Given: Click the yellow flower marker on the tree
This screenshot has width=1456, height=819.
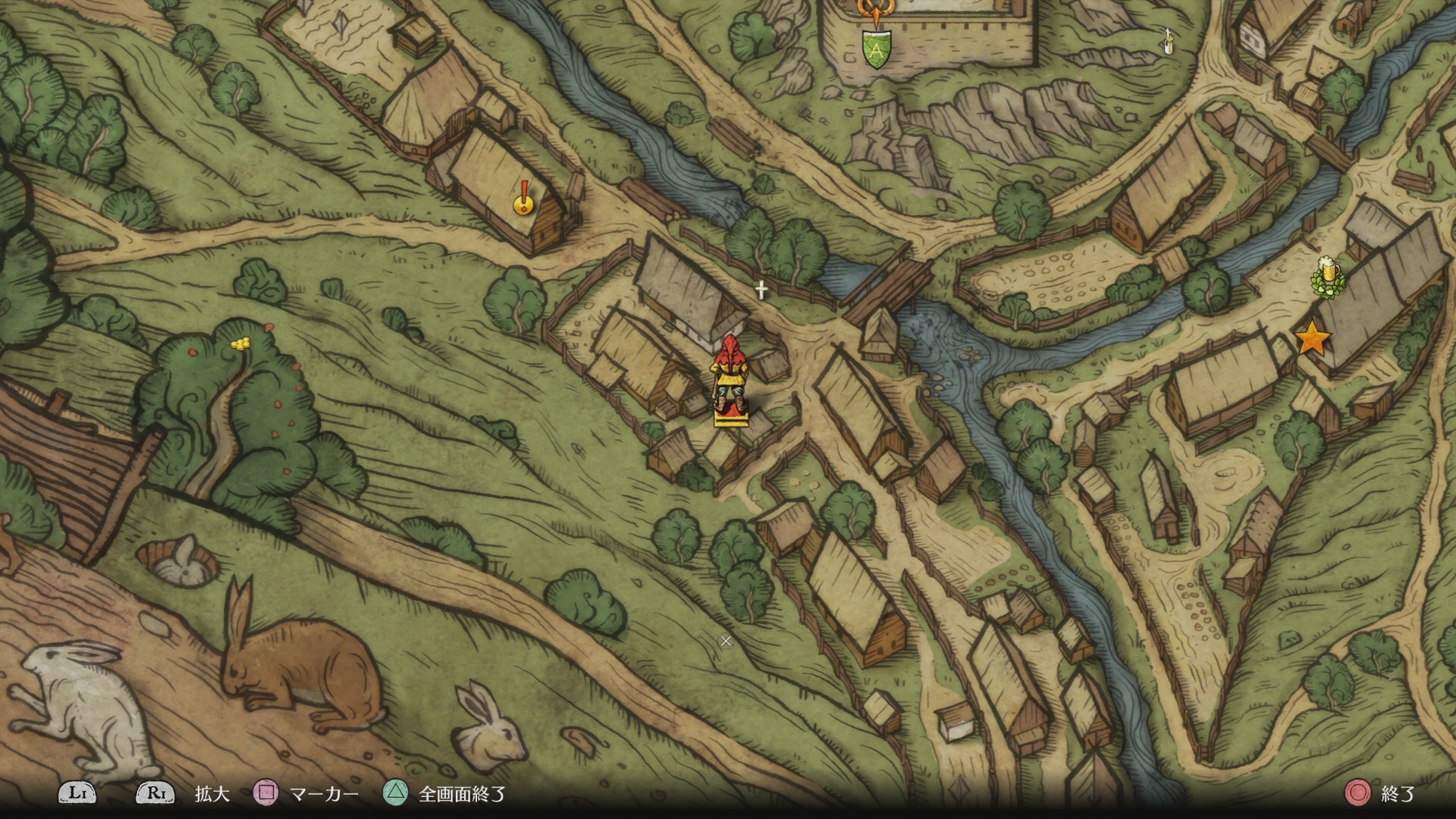Looking at the screenshot, I should tap(240, 344).
